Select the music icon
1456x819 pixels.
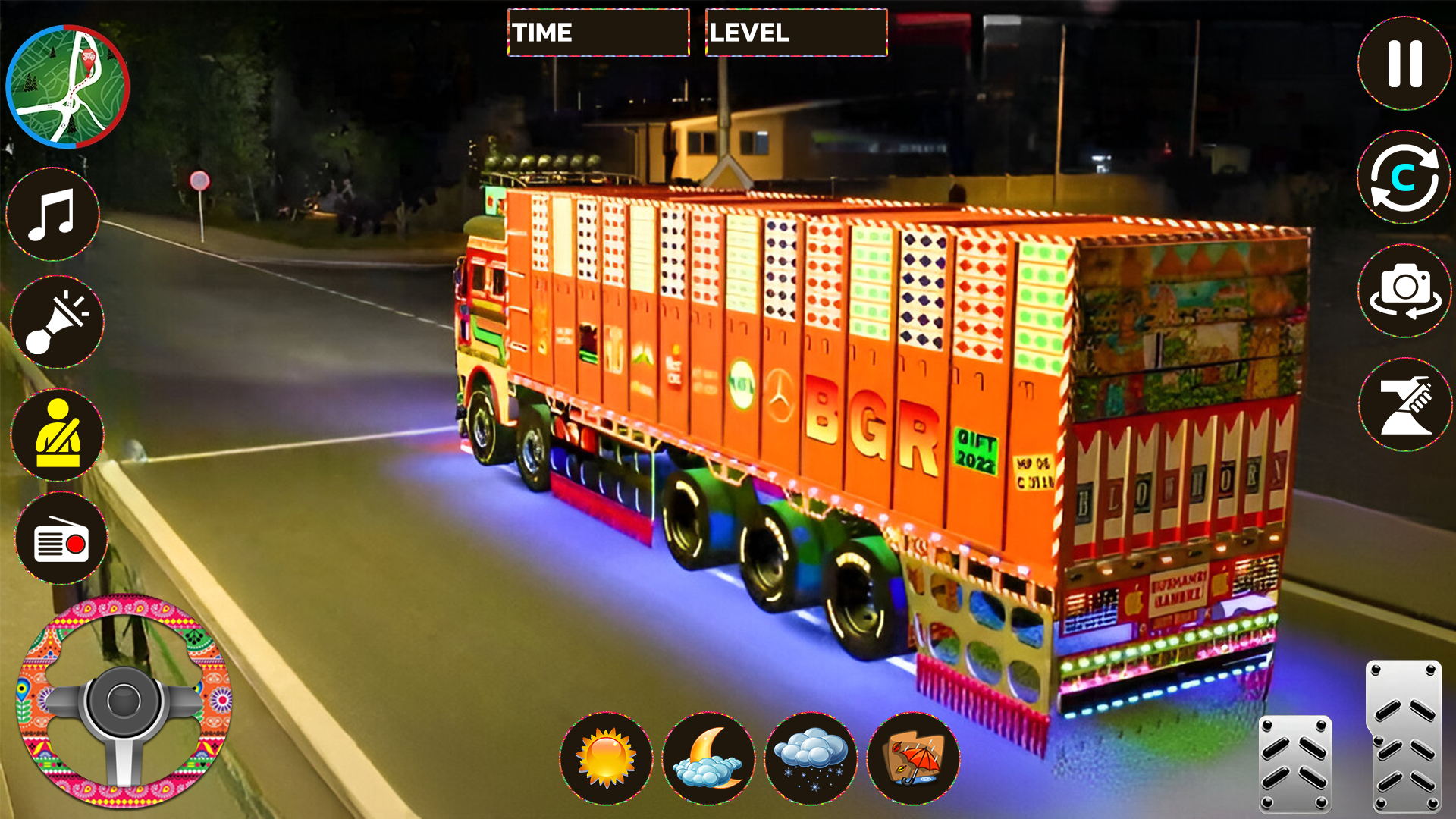click(x=53, y=217)
